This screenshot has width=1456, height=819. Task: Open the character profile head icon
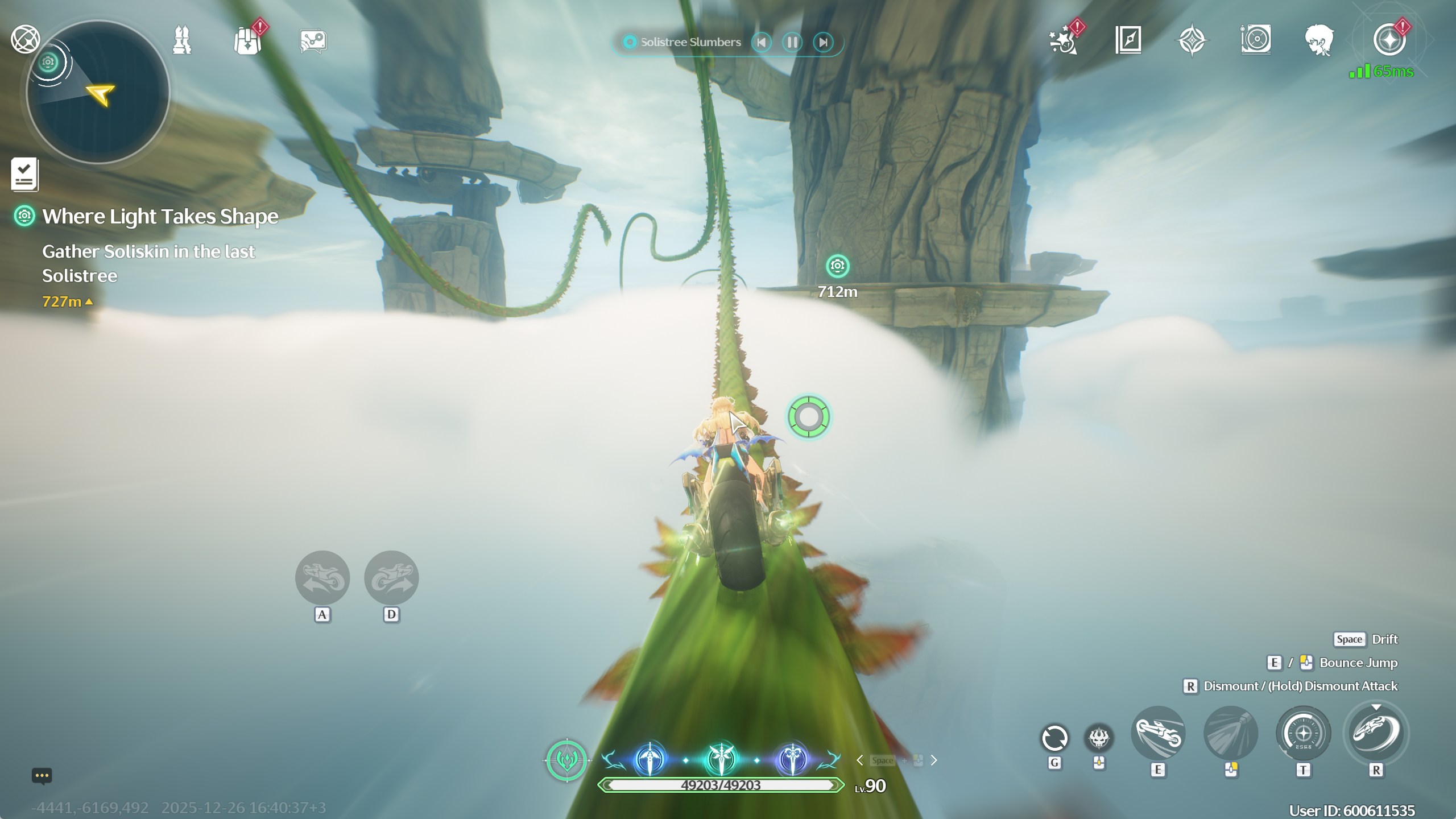click(x=1318, y=40)
